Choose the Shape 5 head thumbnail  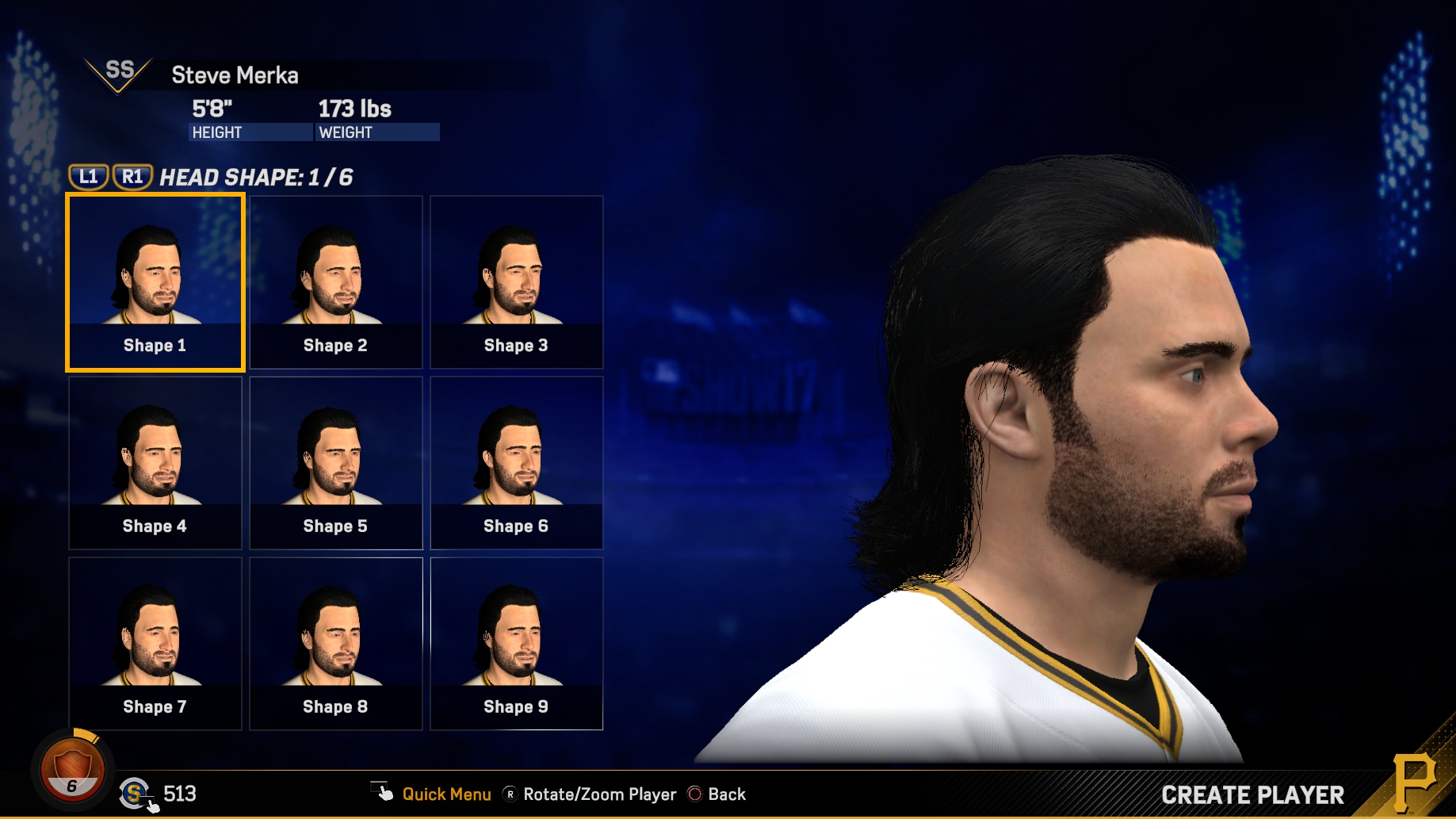tap(336, 463)
